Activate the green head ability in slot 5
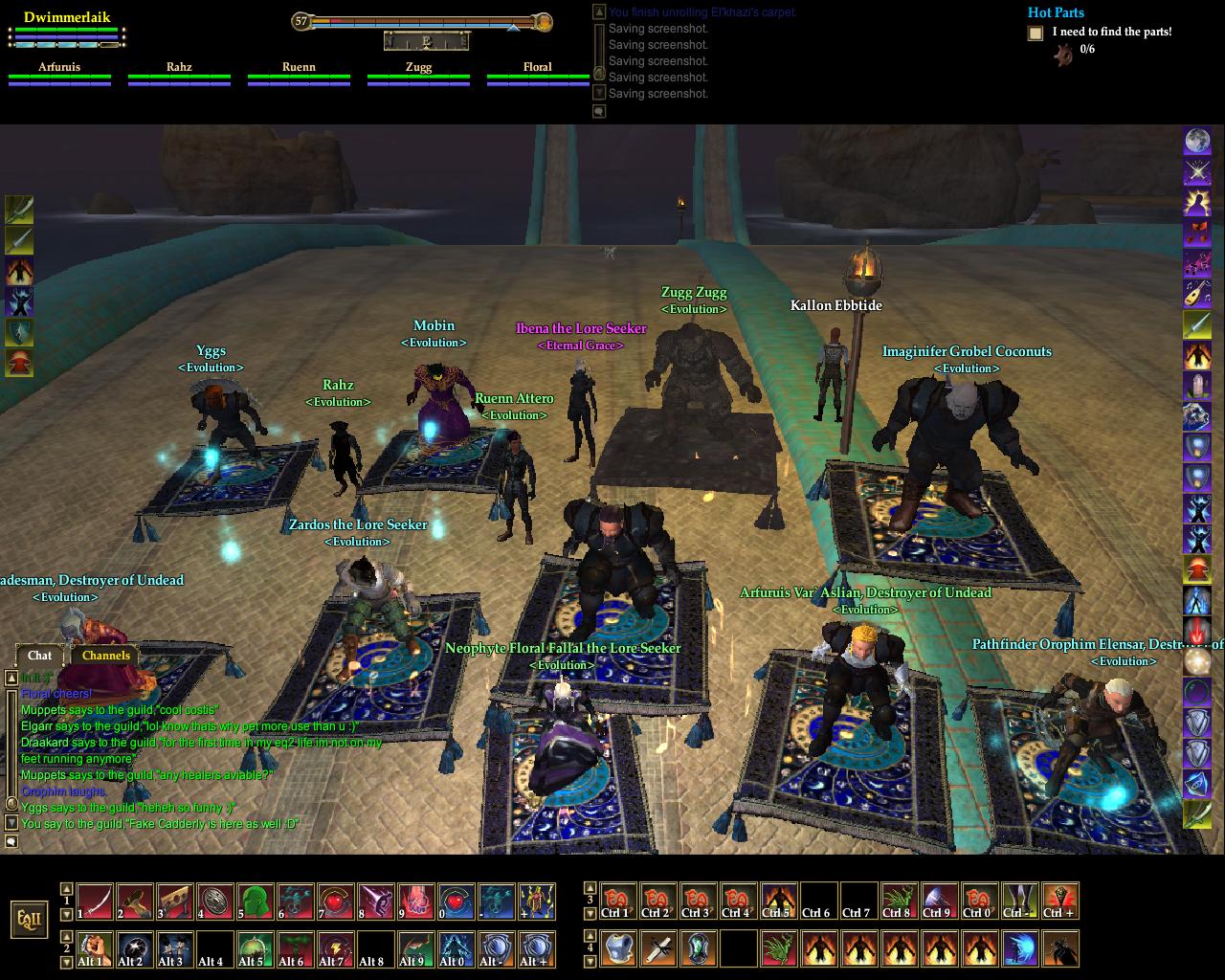 click(256, 902)
